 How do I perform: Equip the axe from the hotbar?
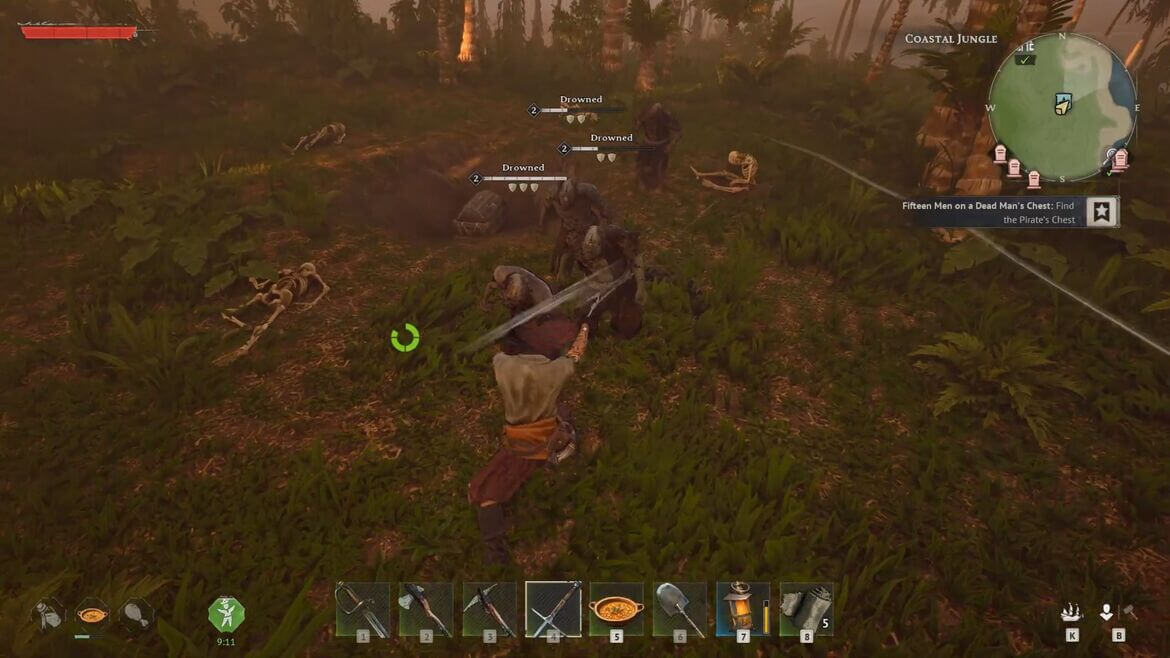tap(426, 609)
